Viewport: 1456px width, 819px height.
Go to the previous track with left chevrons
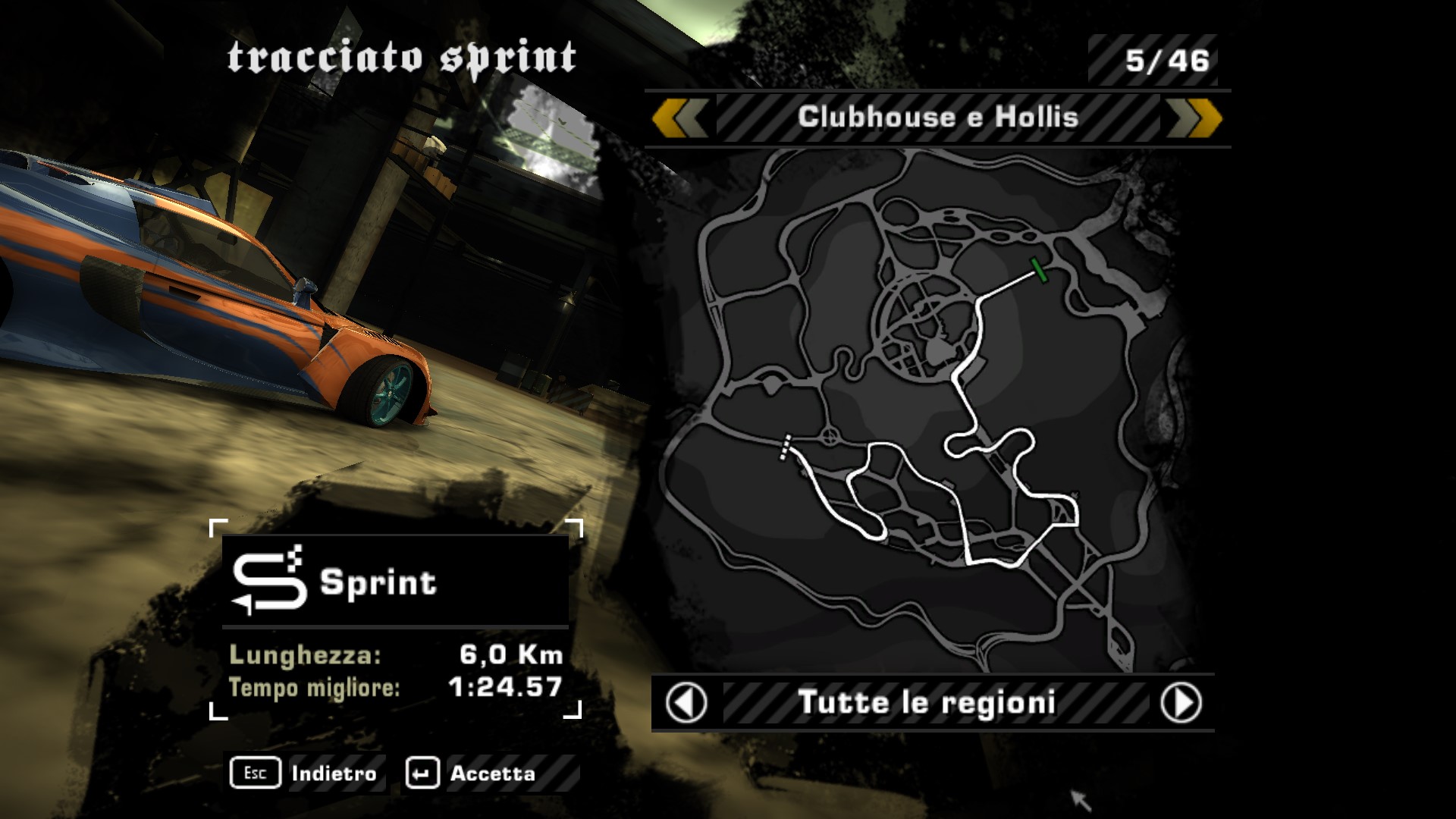pyautogui.click(x=679, y=118)
